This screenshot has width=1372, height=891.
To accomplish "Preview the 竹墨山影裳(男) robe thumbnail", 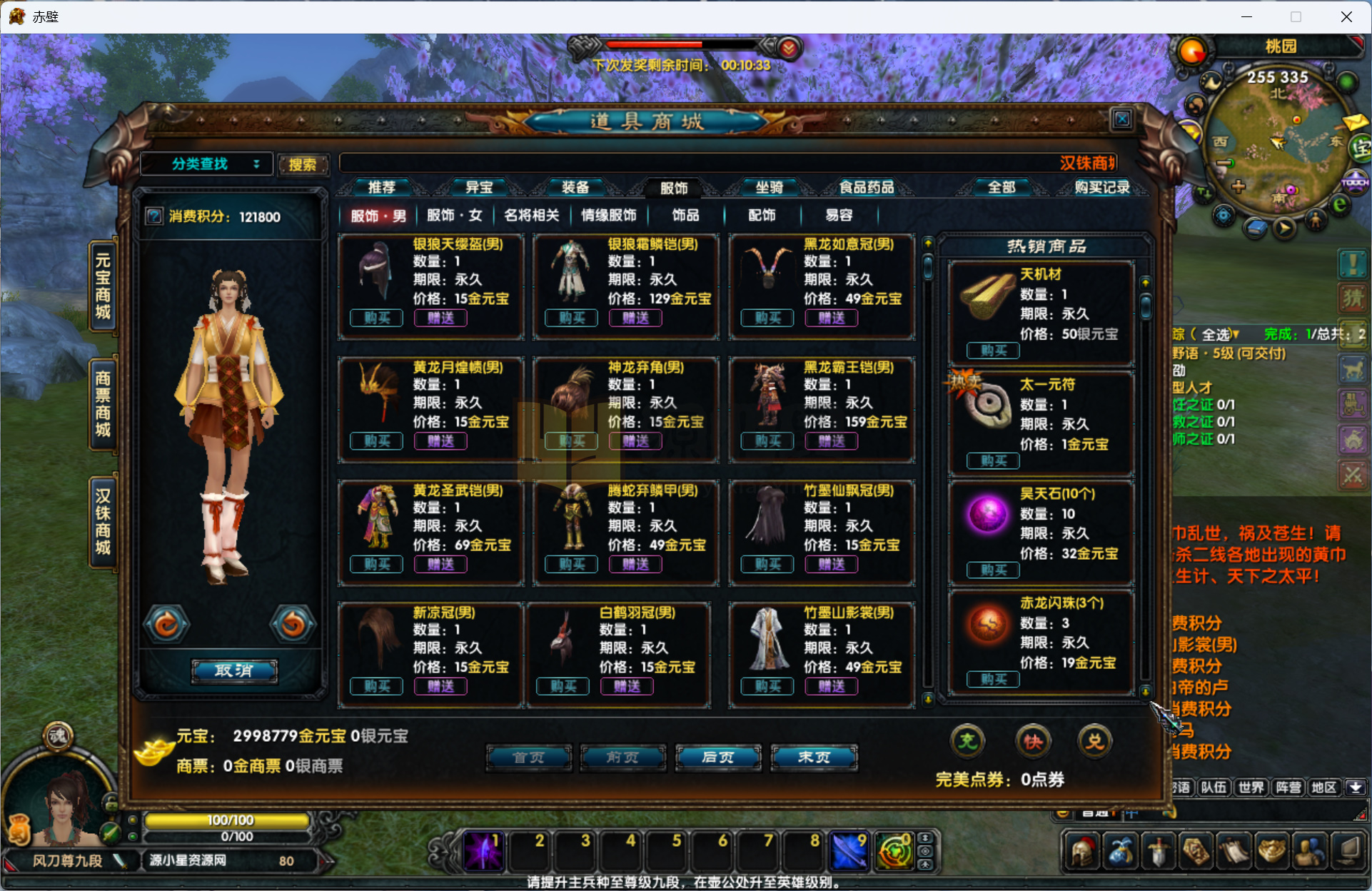I will (767, 639).
